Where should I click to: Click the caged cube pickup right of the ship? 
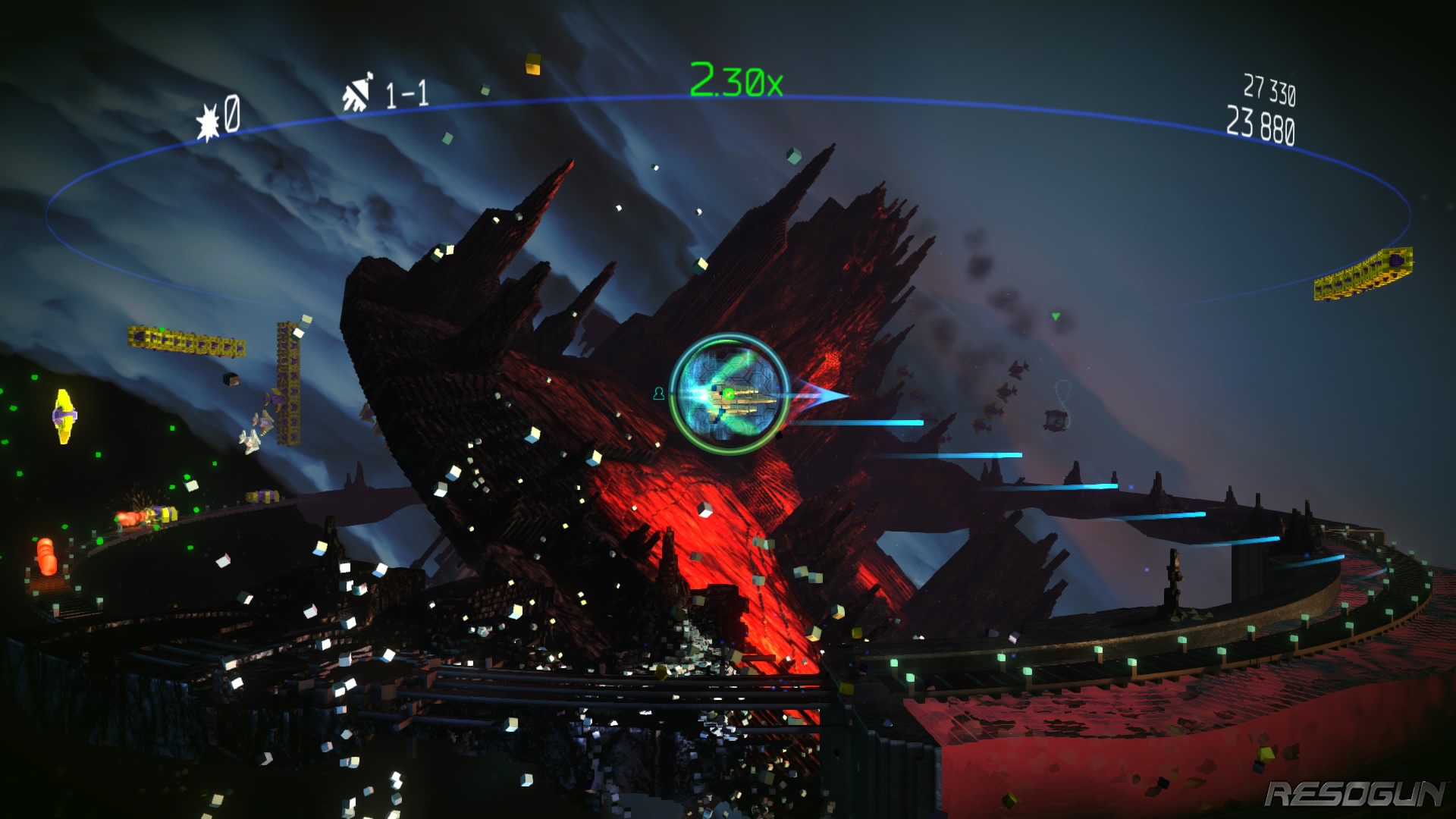[x=1053, y=419]
